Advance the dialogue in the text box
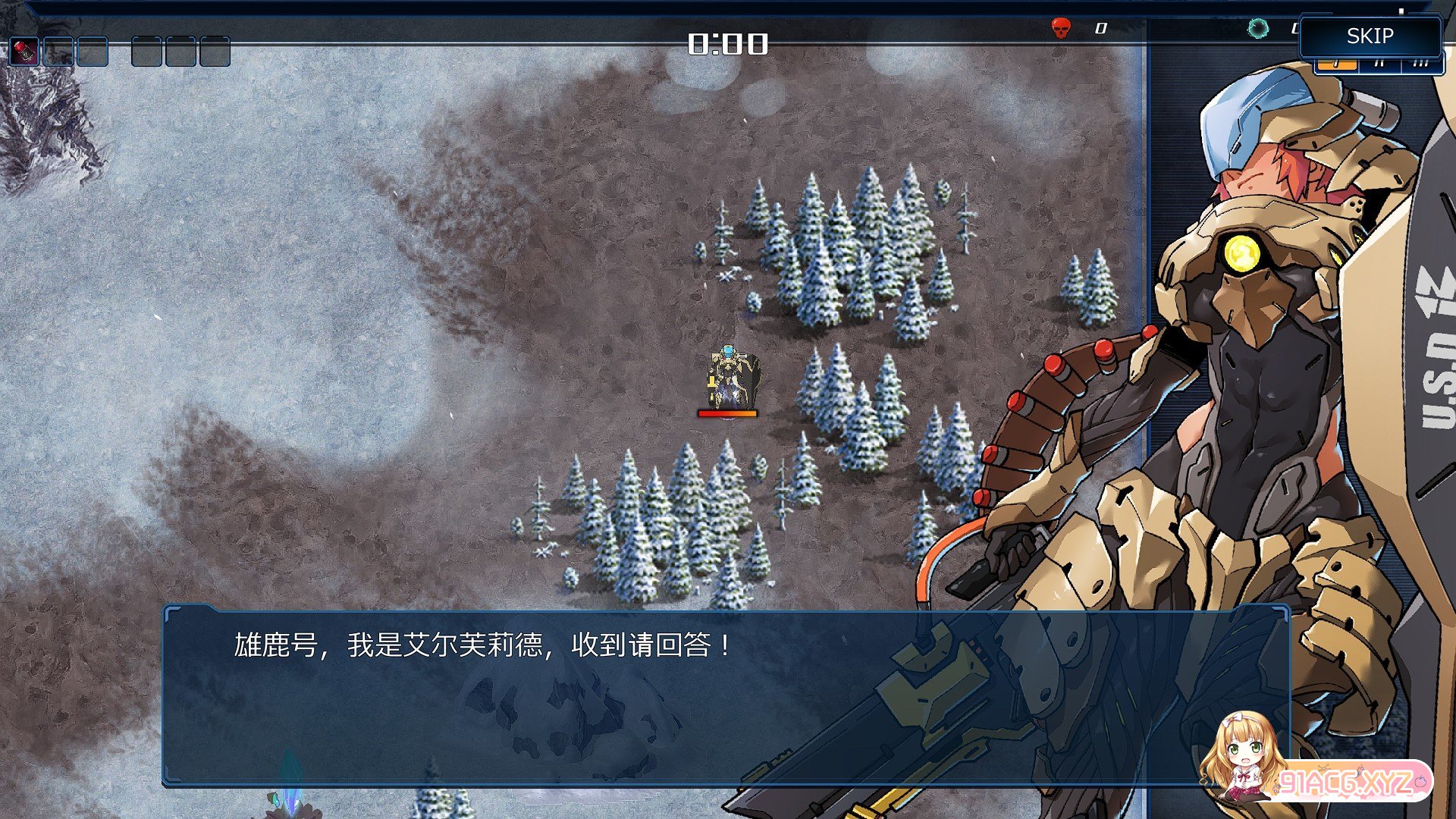This screenshot has height=819, width=1456. [726, 696]
